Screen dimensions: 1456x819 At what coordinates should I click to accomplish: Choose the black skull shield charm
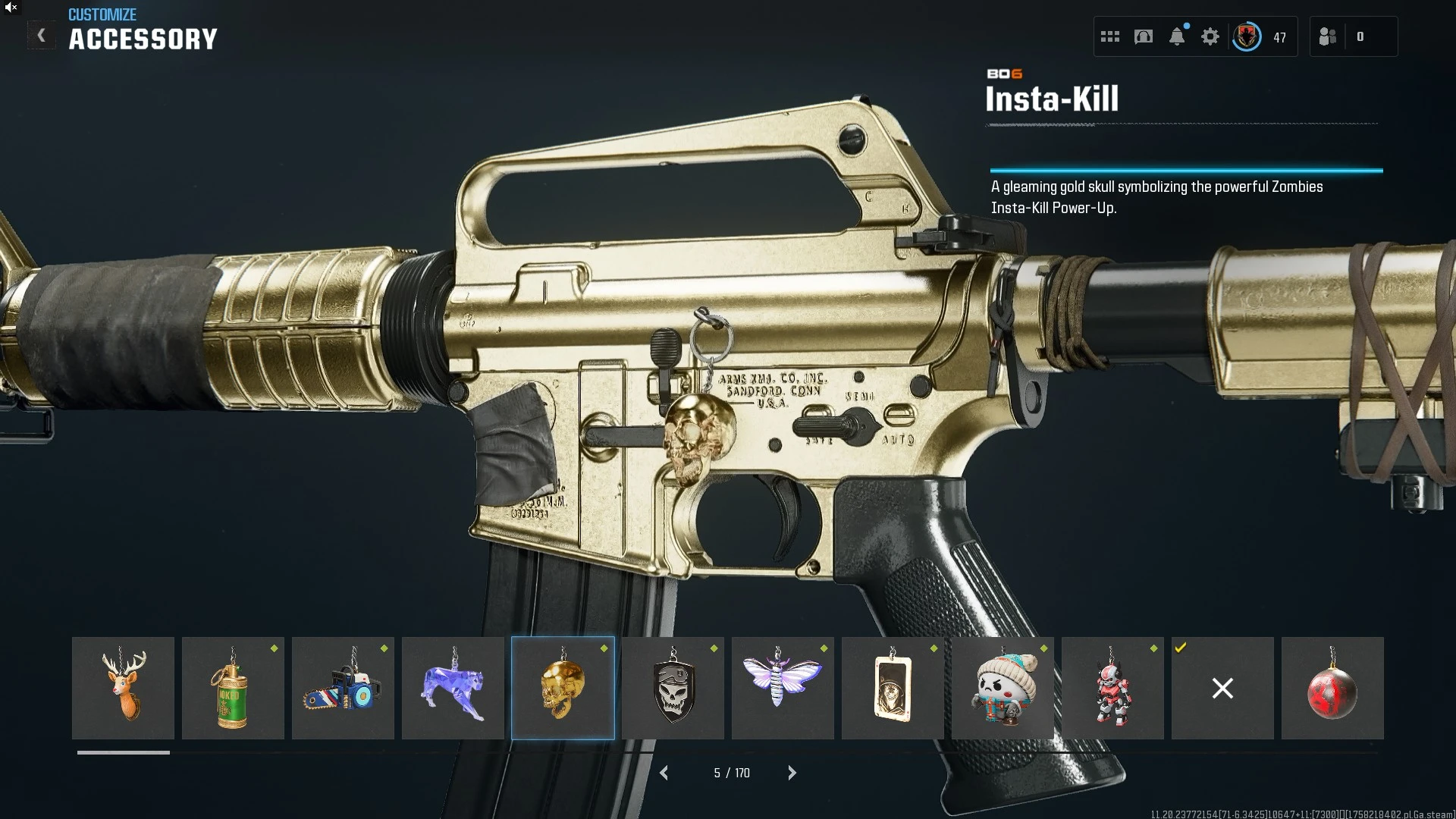(x=673, y=688)
